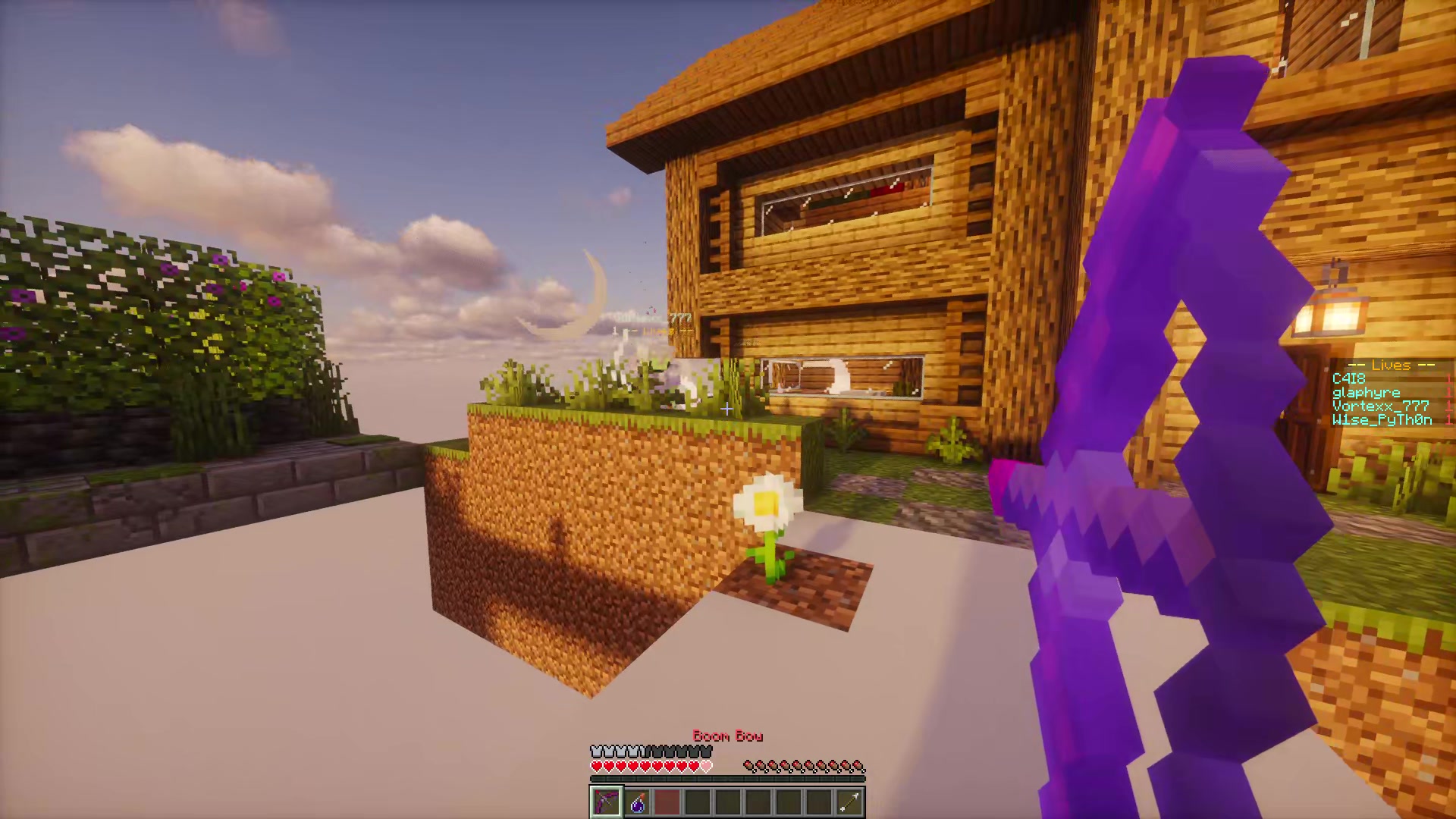Click the experience bar above the hotbar

pyautogui.click(x=728, y=779)
